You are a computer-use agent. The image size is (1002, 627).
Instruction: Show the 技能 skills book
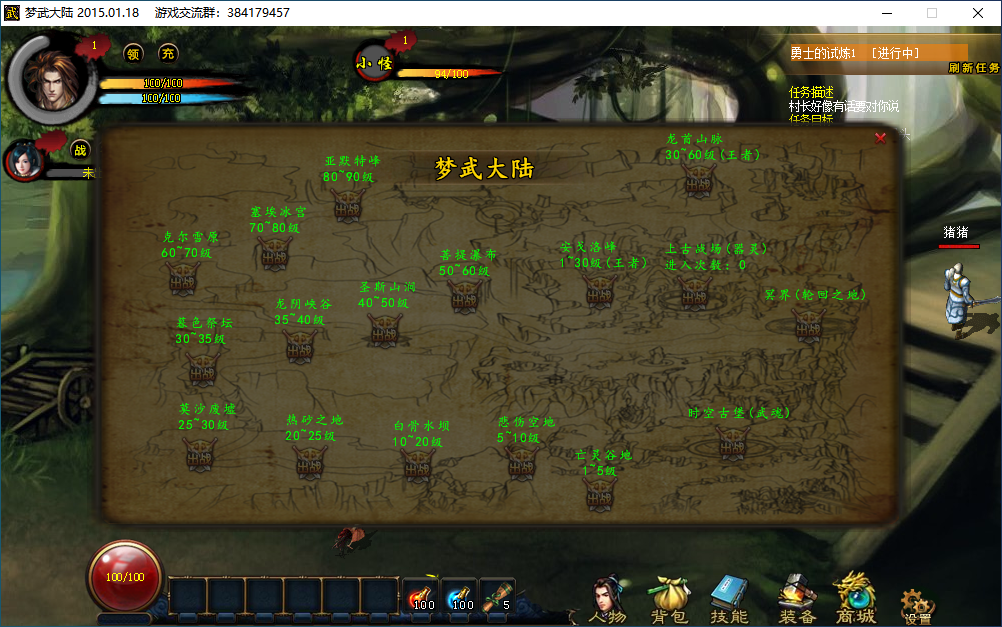pyautogui.click(x=729, y=600)
